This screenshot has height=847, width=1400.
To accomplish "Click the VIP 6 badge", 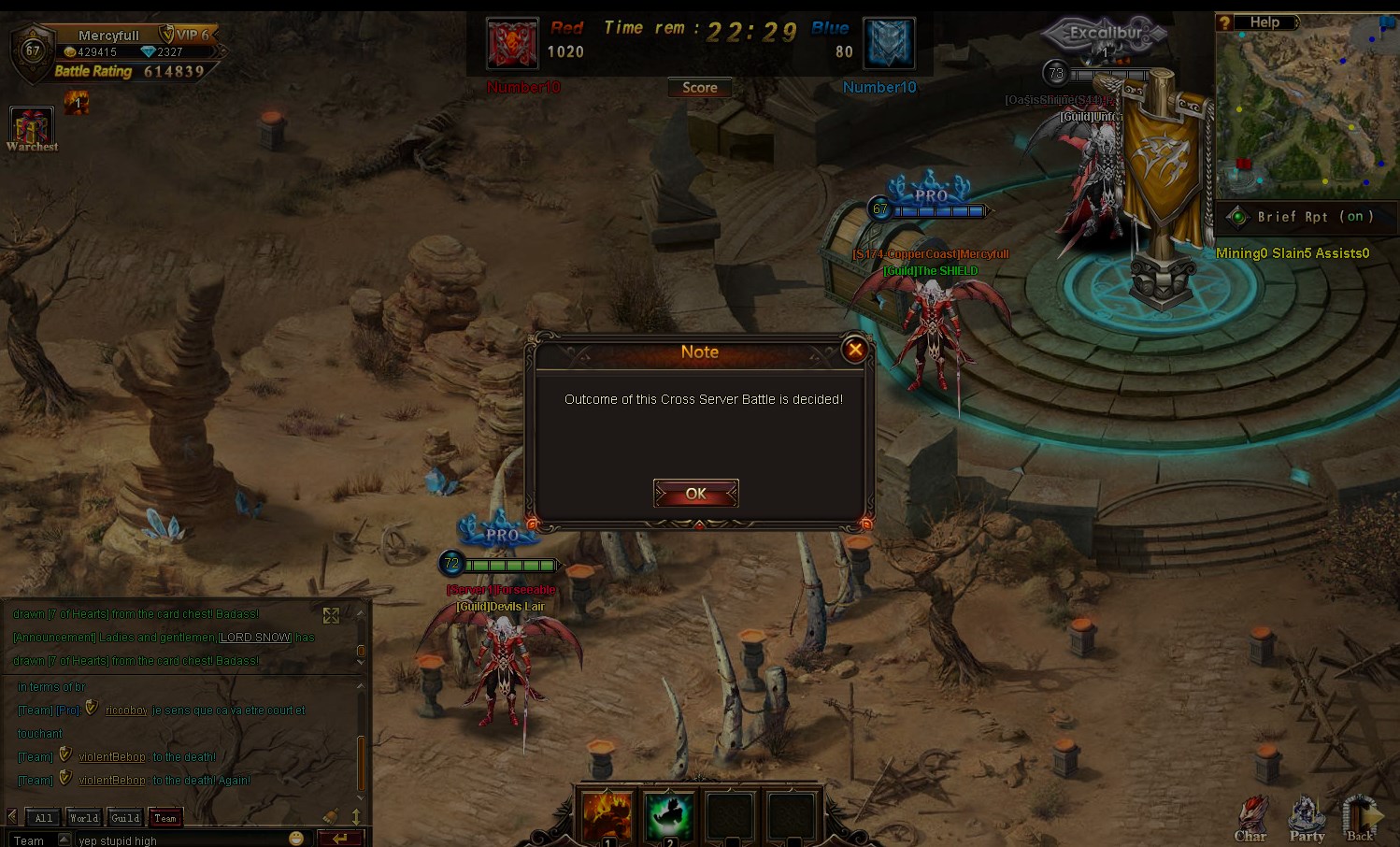I will coord(186,35).
